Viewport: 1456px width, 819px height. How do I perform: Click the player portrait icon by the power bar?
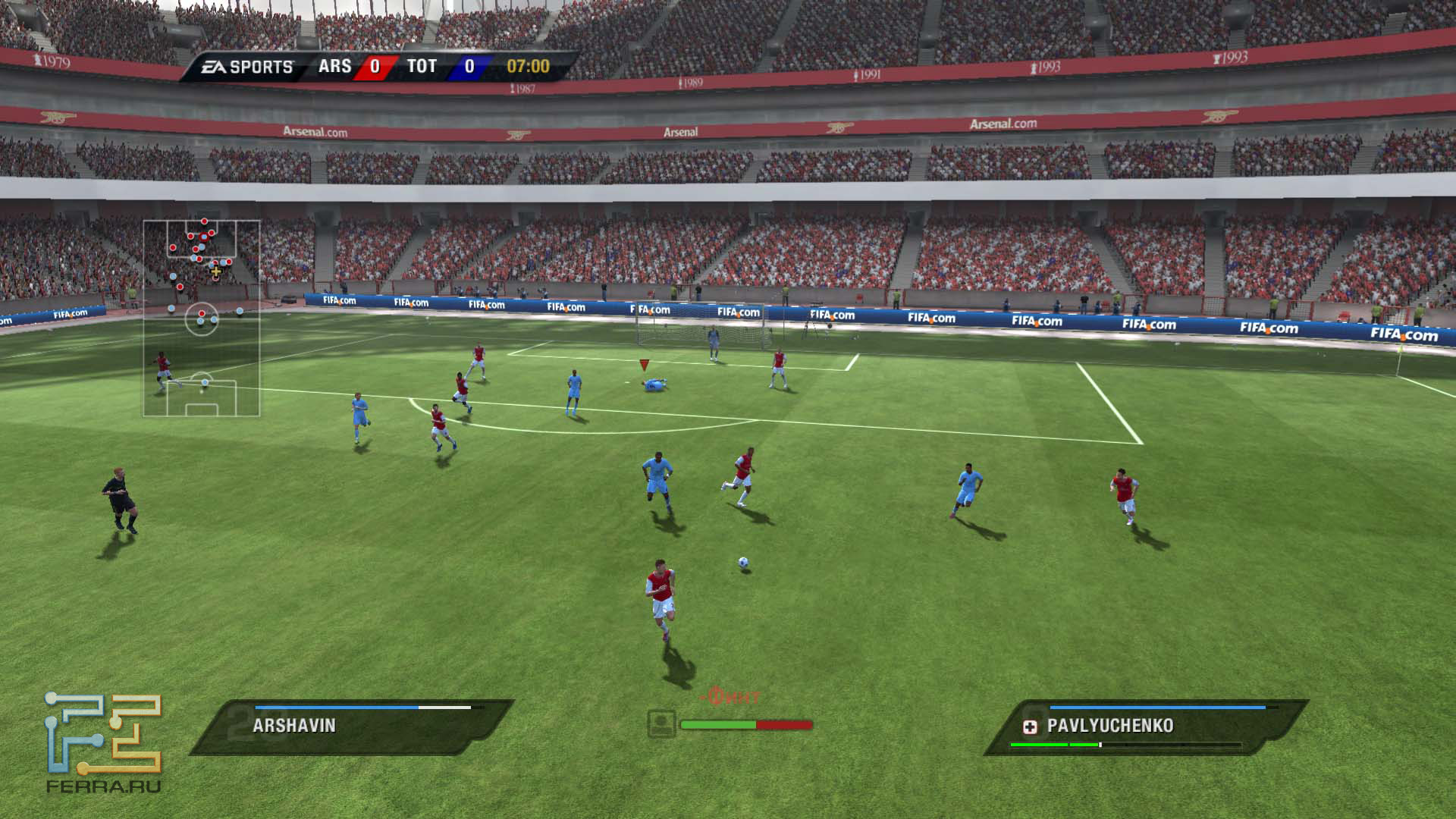661,723
